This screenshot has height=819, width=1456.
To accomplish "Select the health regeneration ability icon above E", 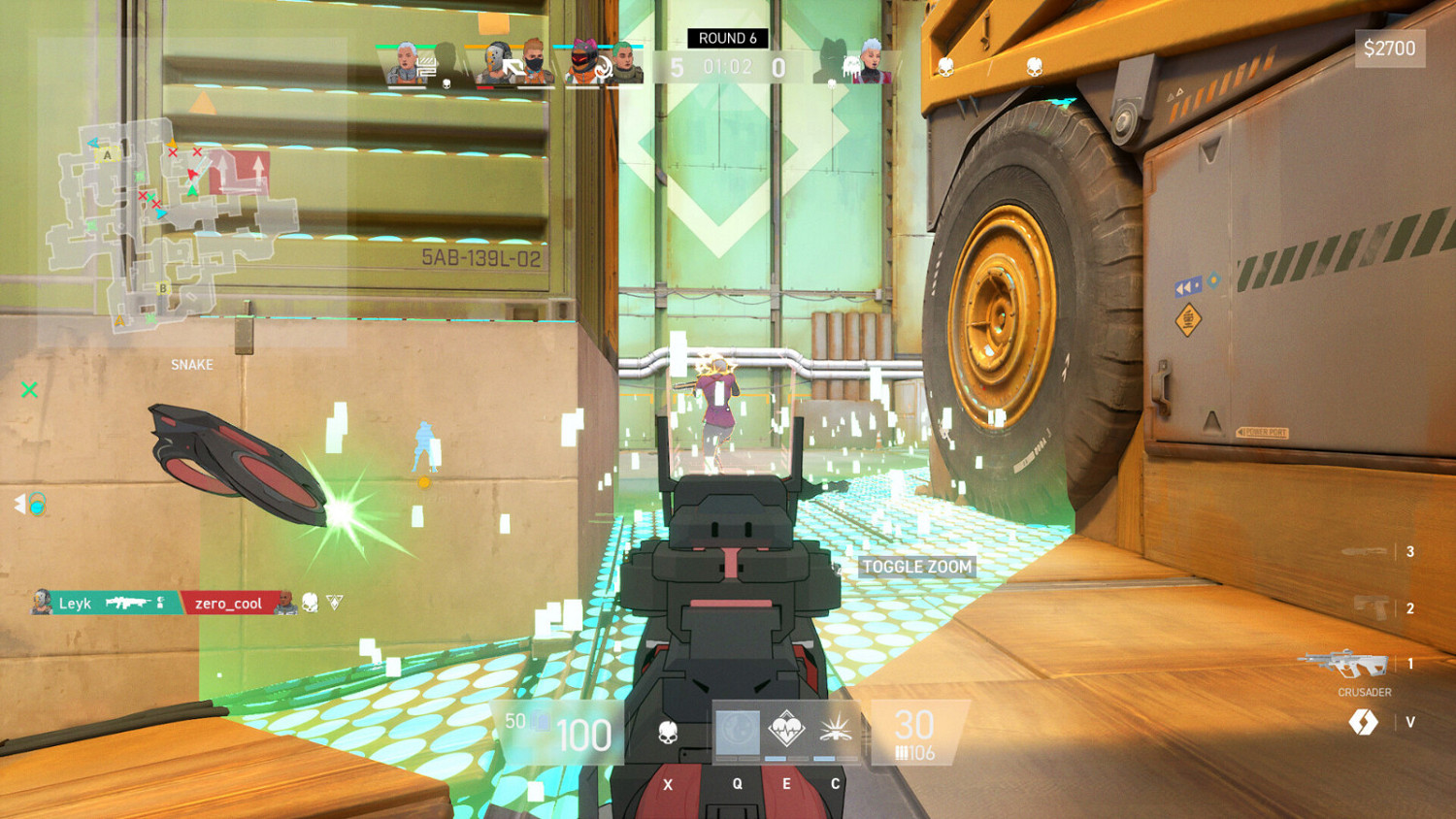I will pos(786,729).
